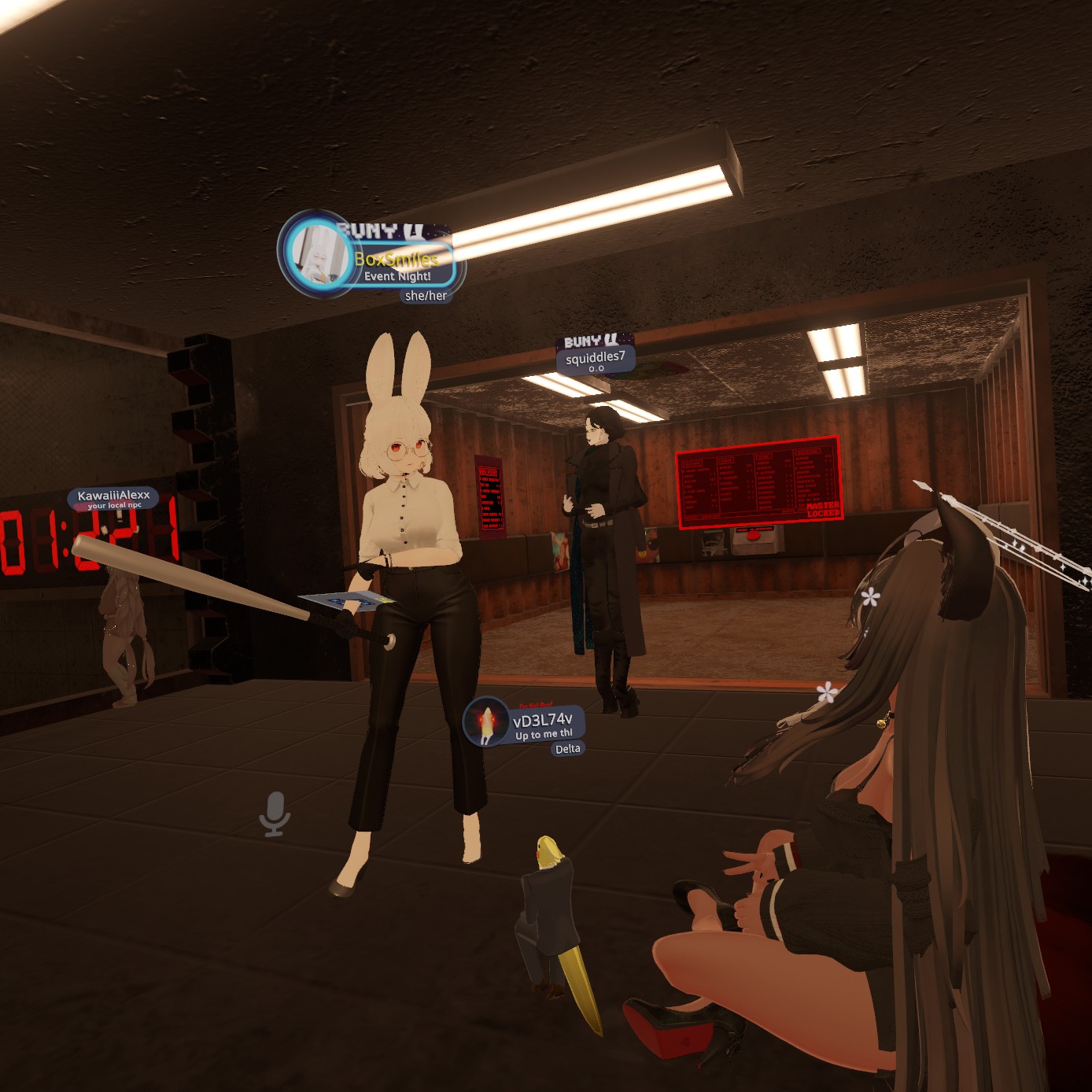Select the BoxSmiles player nameplate

397,260
